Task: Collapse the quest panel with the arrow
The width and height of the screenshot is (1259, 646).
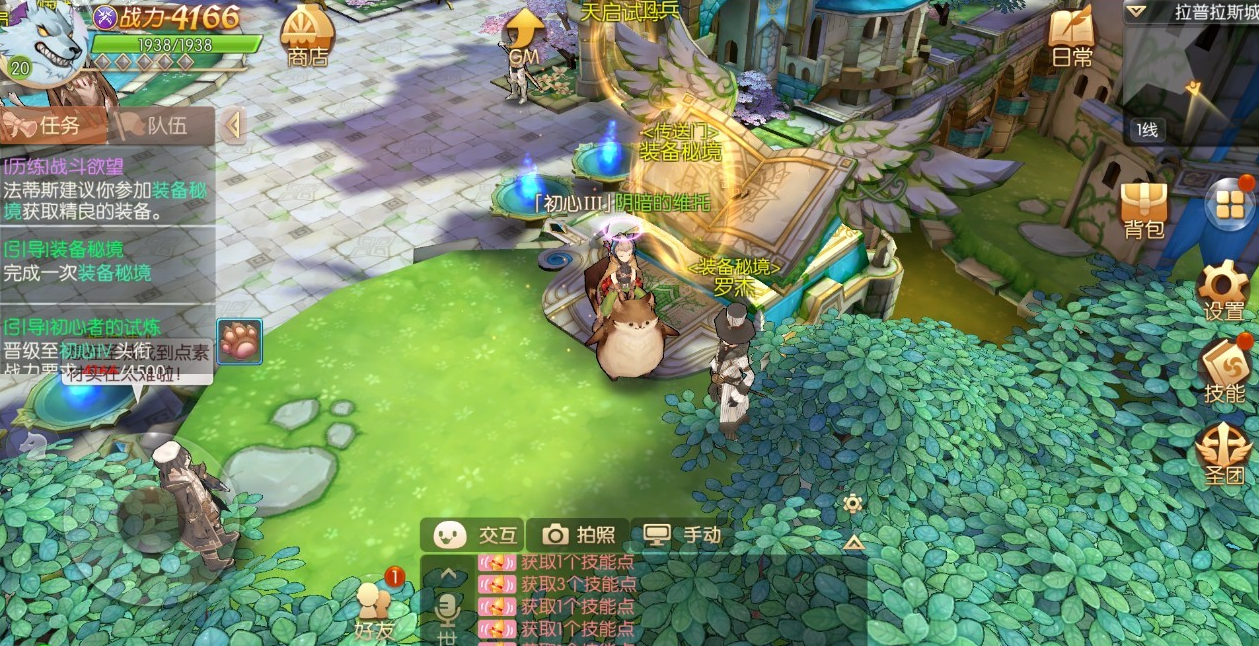Action: (x=233, y=126)
